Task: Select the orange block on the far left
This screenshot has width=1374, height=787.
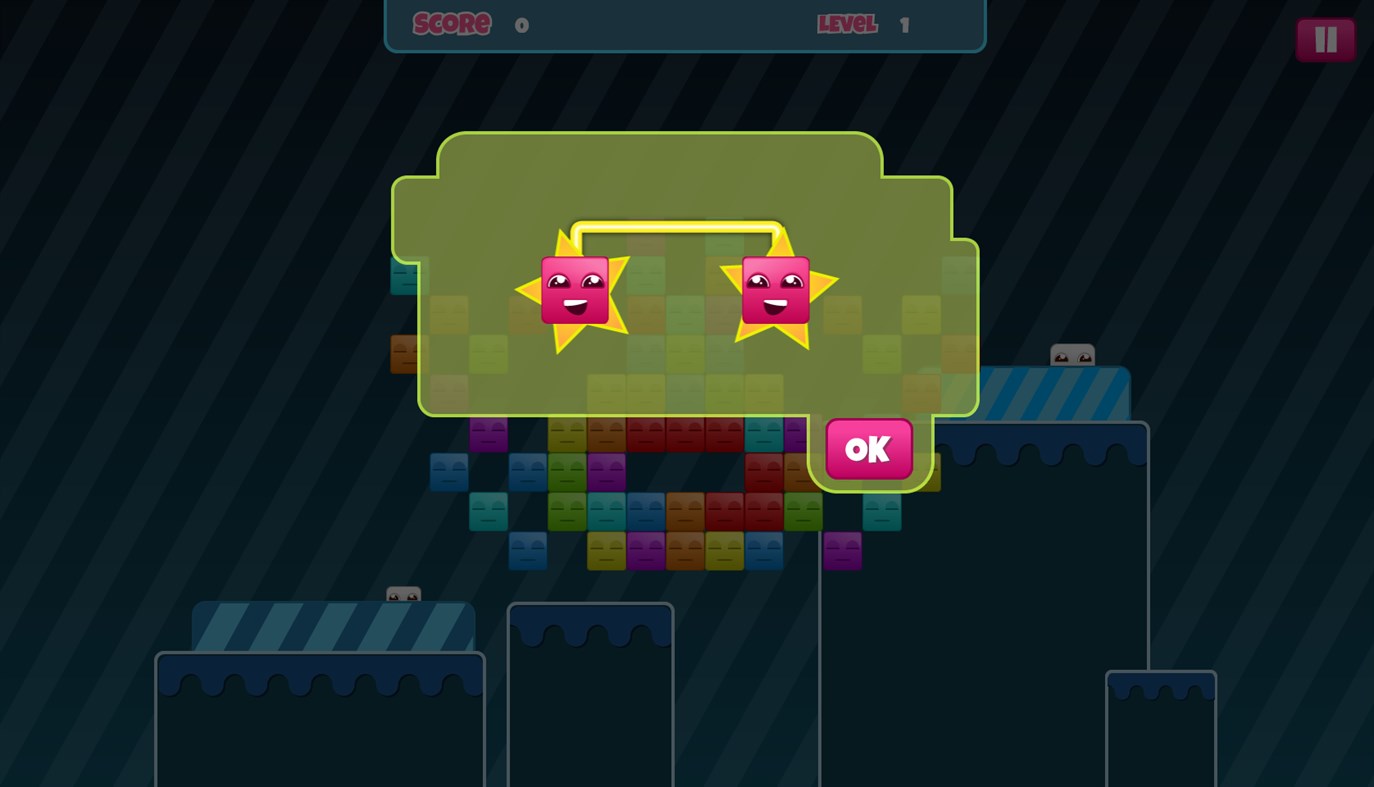Action: [x=403, y=354]
